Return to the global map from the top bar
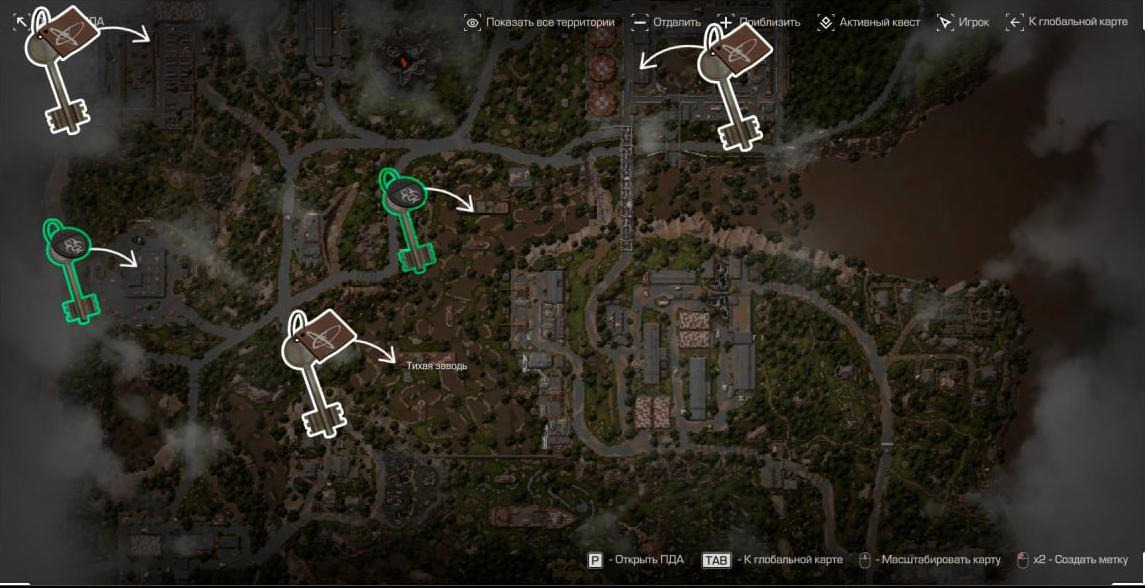The height and width of the screenshot is (588, 1145). (x=1067, y=22)
